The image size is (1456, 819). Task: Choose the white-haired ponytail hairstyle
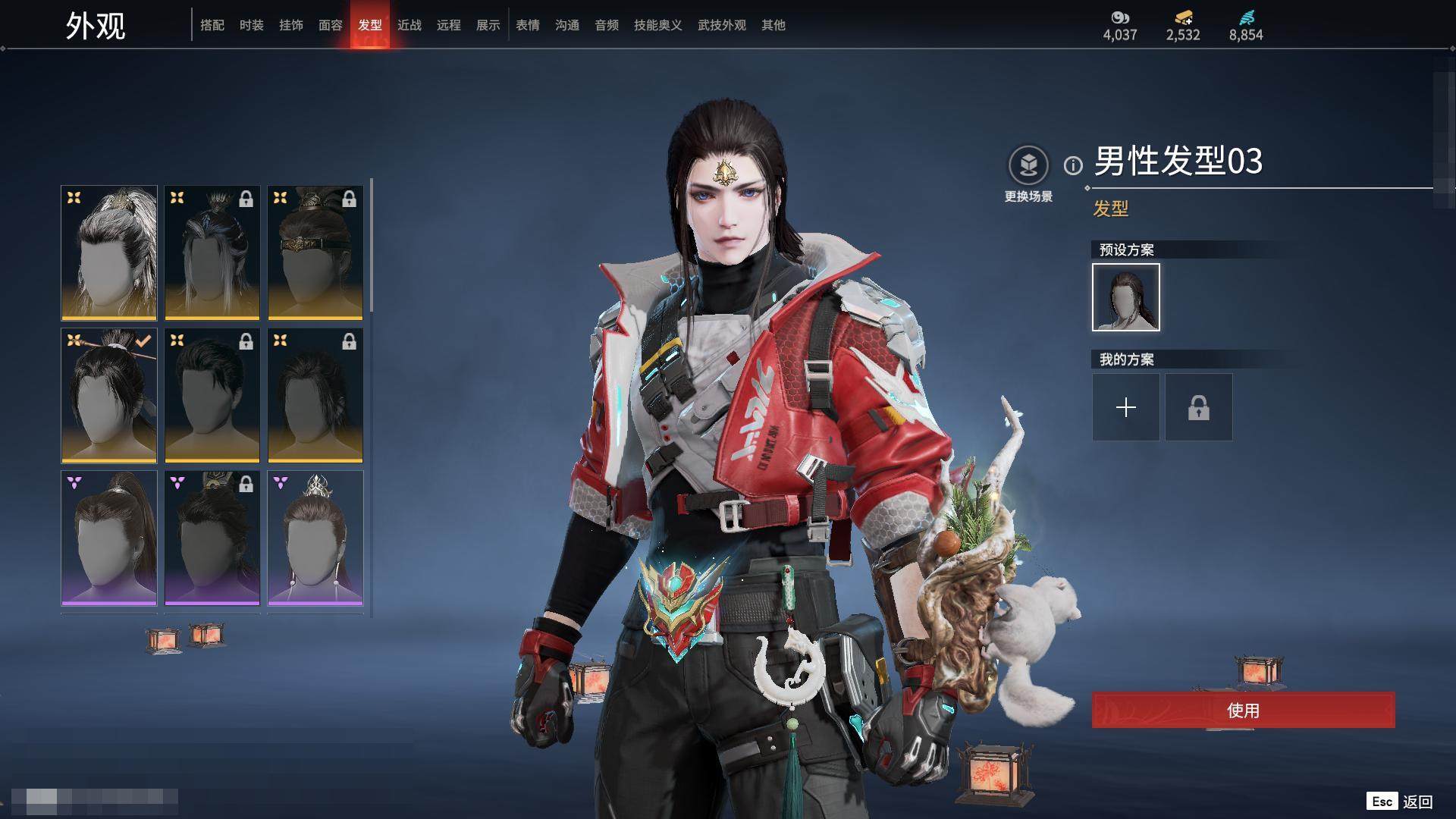[x=109, y=253]
